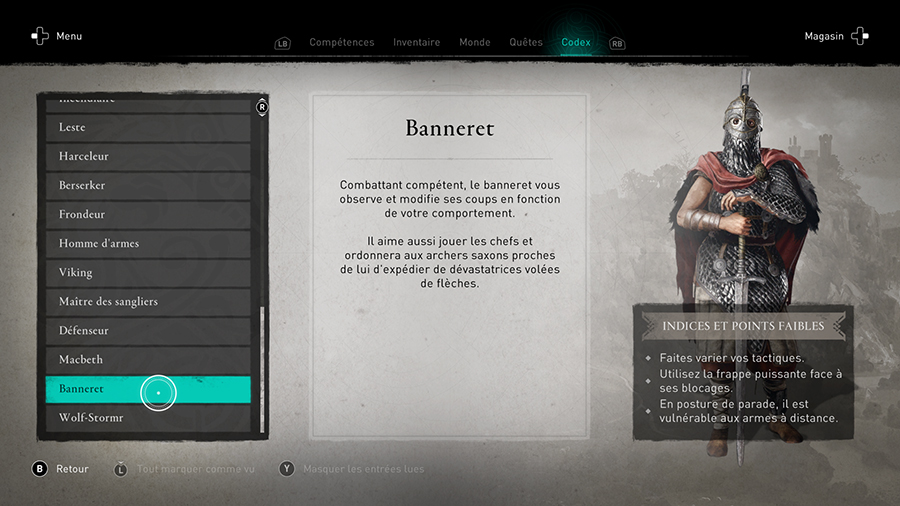Click the codex list scrollbar
The width and height of the screenshot is (900, 506).
tap(263, 368)
